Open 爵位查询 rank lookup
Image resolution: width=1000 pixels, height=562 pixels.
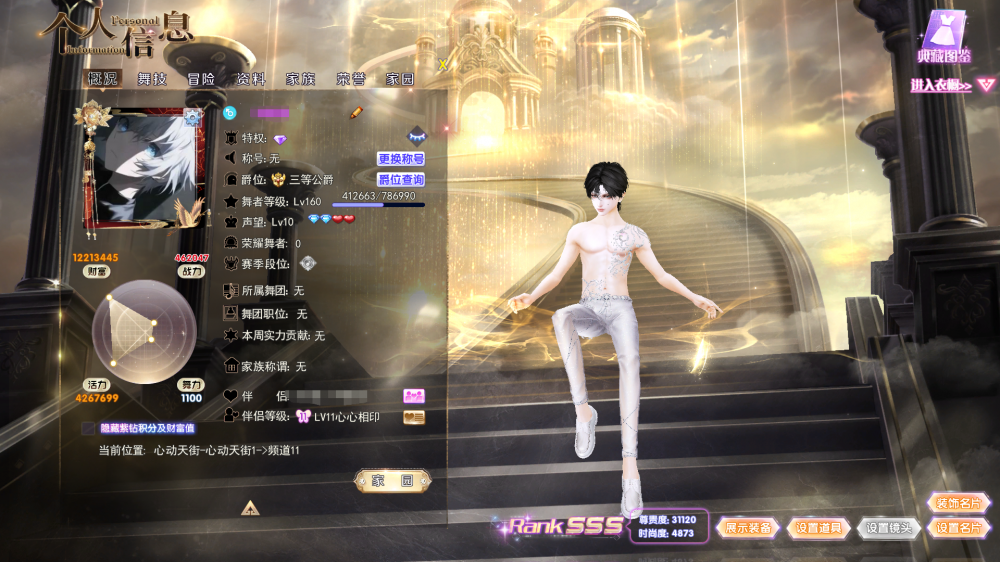coord(401,180)
